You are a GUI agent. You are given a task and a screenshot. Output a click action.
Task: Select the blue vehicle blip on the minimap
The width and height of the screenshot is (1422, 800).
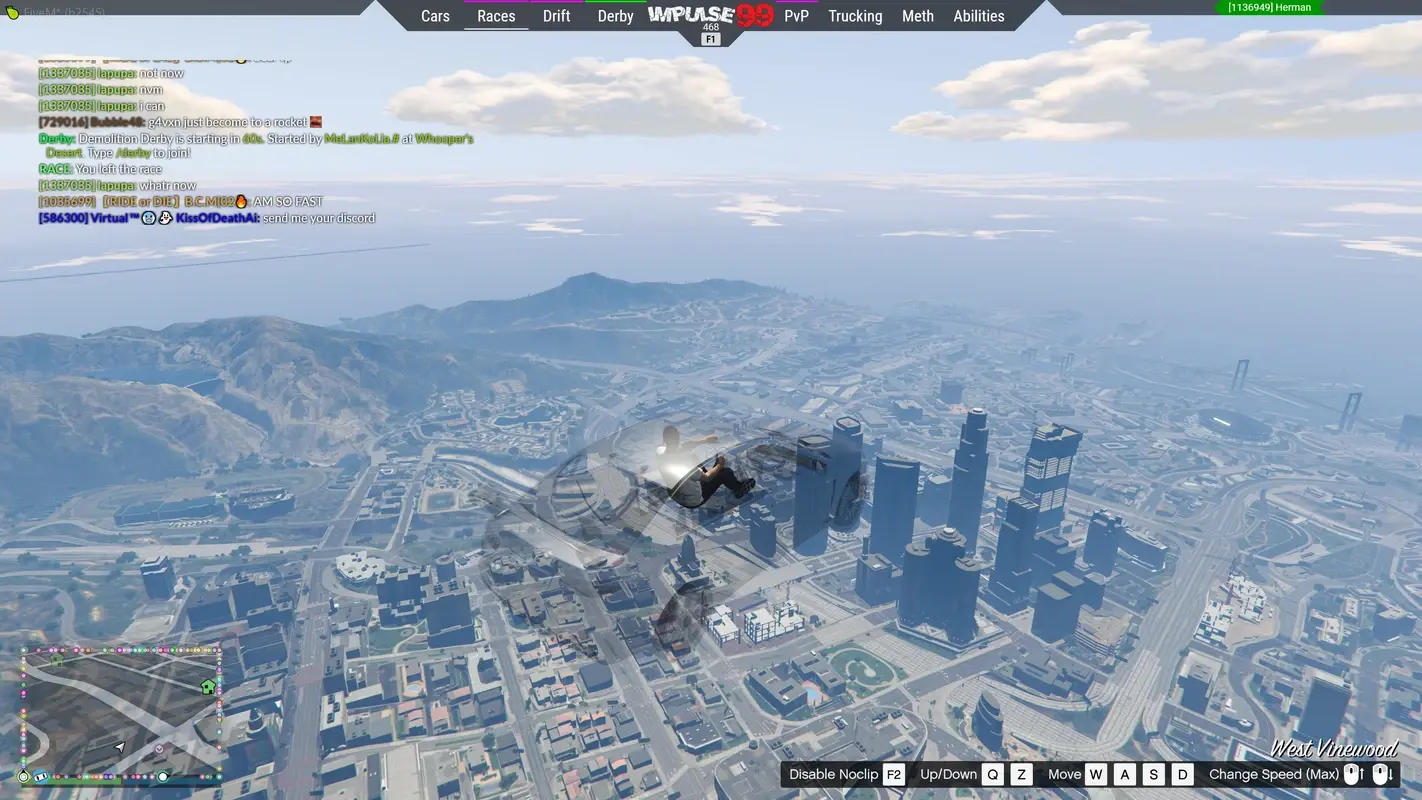coord(40,776)
